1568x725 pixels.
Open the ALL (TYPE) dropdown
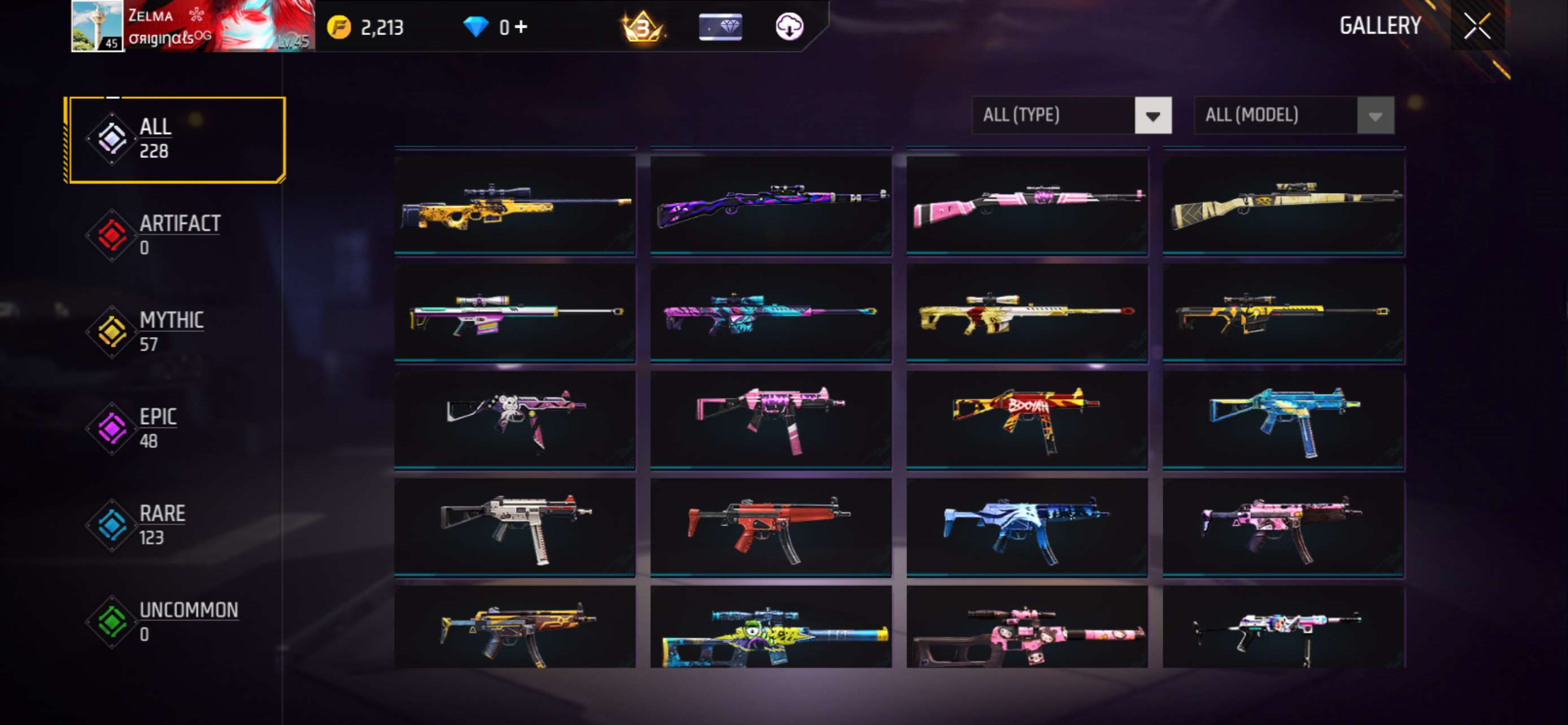[x=1072, y=115]
